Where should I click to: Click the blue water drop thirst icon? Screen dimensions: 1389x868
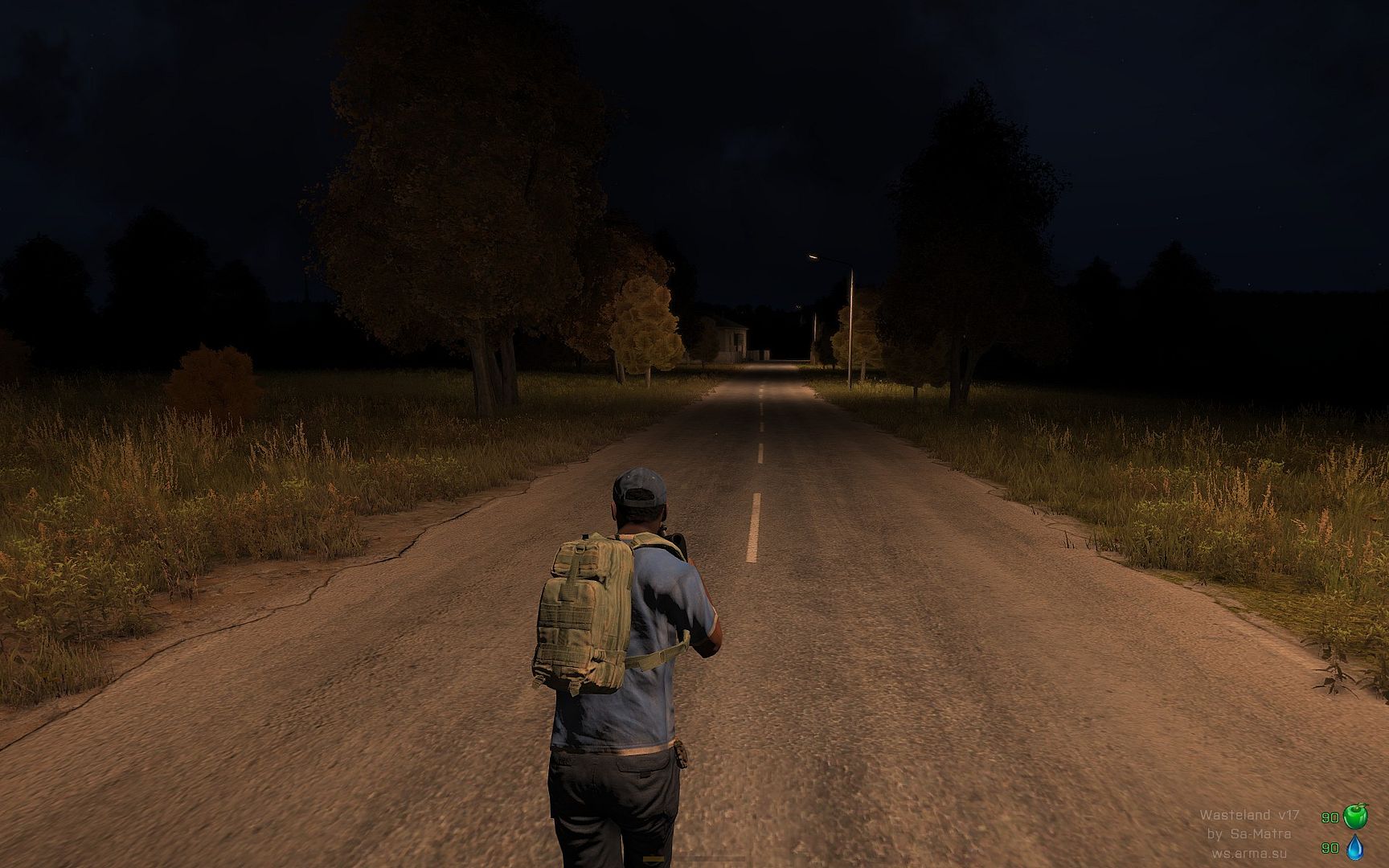(1355, 847)
